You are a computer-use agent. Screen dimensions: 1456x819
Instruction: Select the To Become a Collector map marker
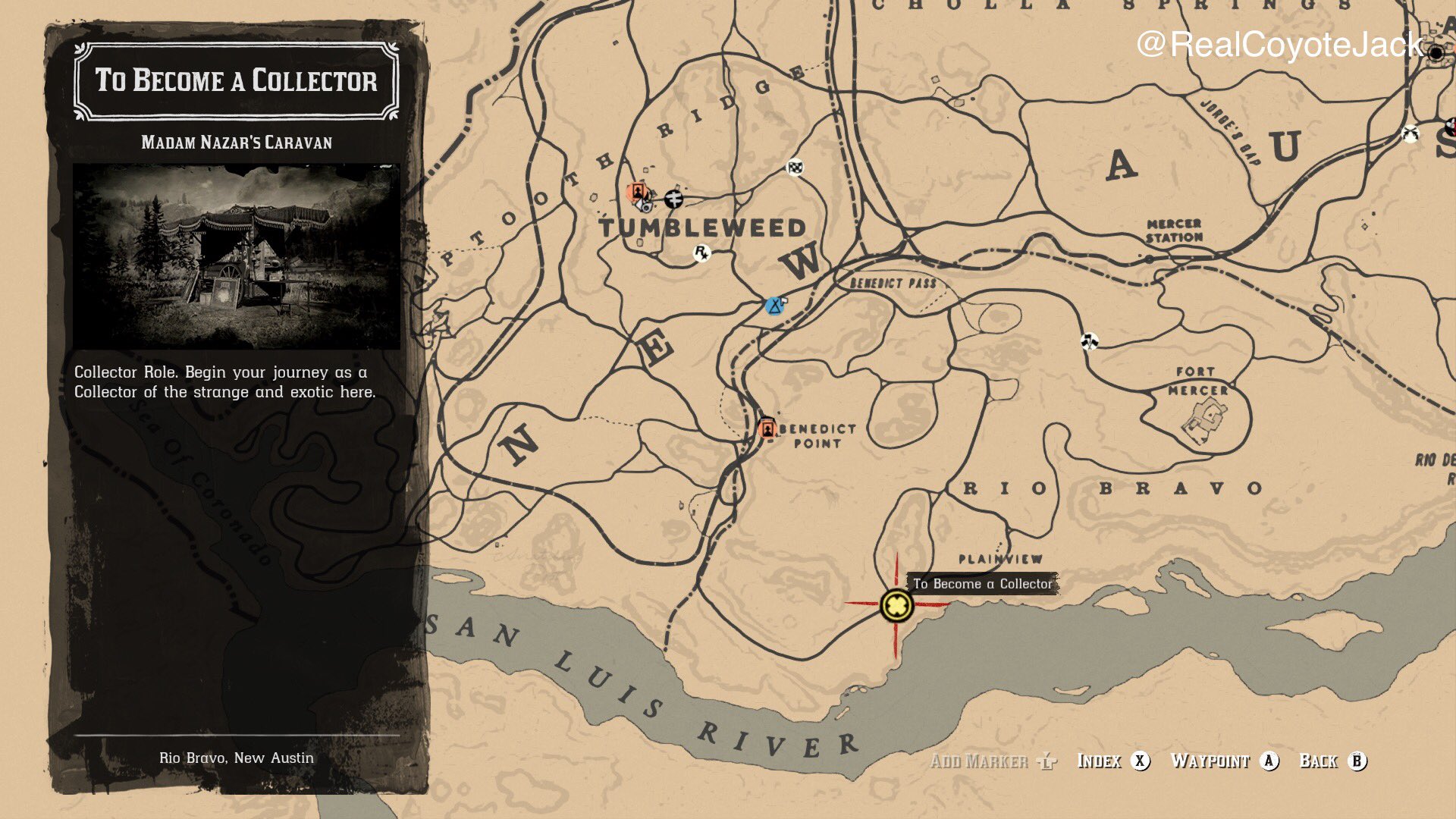pos(895,607)
